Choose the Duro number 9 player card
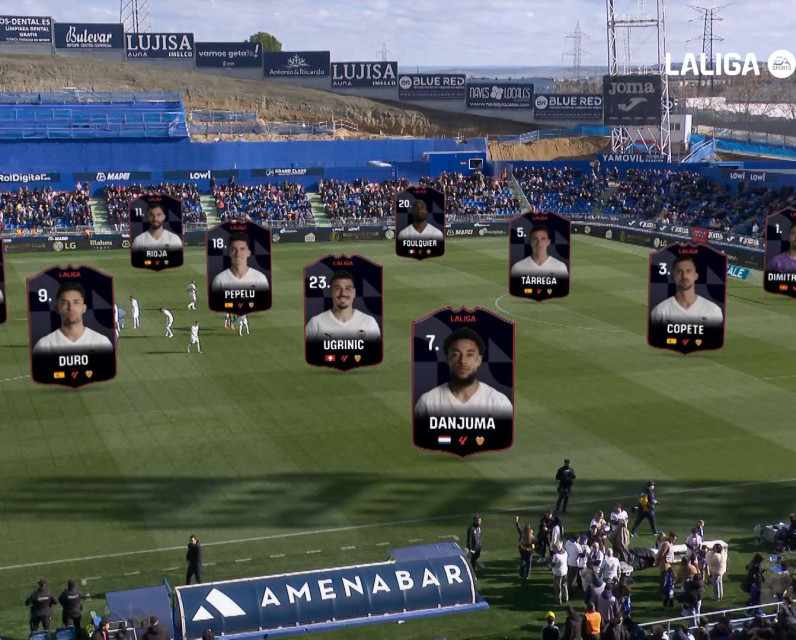The image size is (796, 640). point(72,325)
